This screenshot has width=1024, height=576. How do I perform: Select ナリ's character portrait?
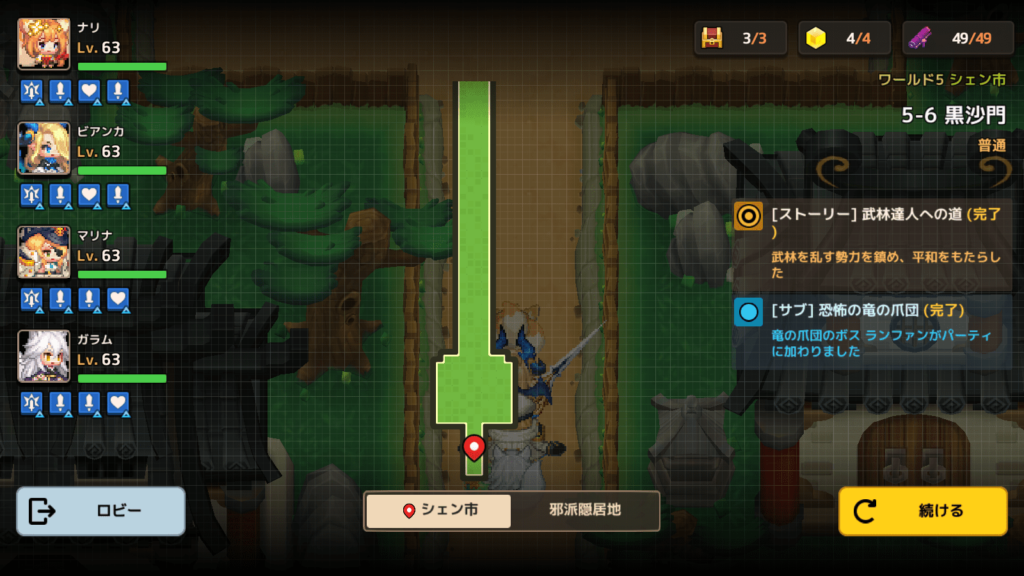click(x=44, y=45)
